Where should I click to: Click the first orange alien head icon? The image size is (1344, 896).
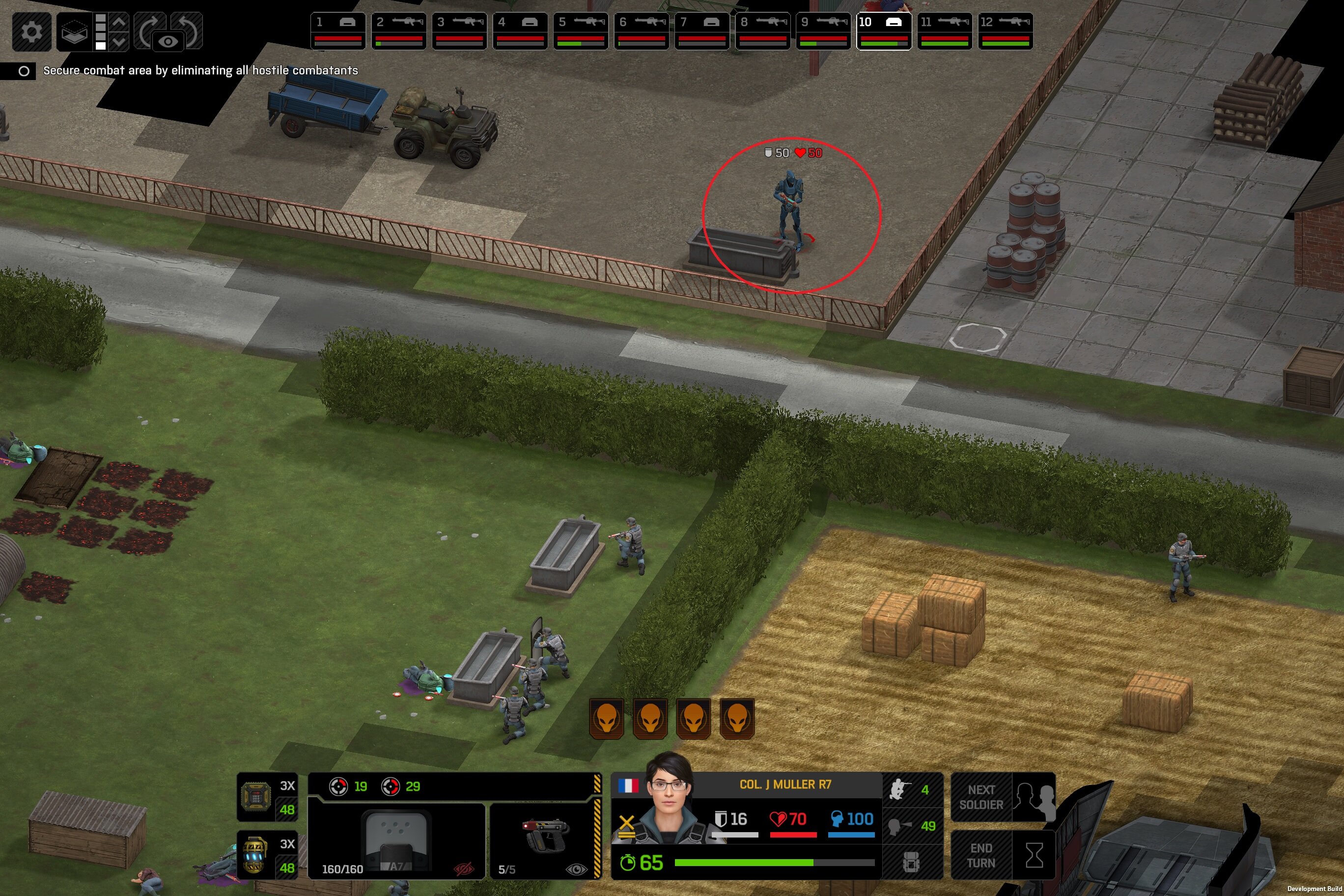pyautogui.click(x=607, y=718)
